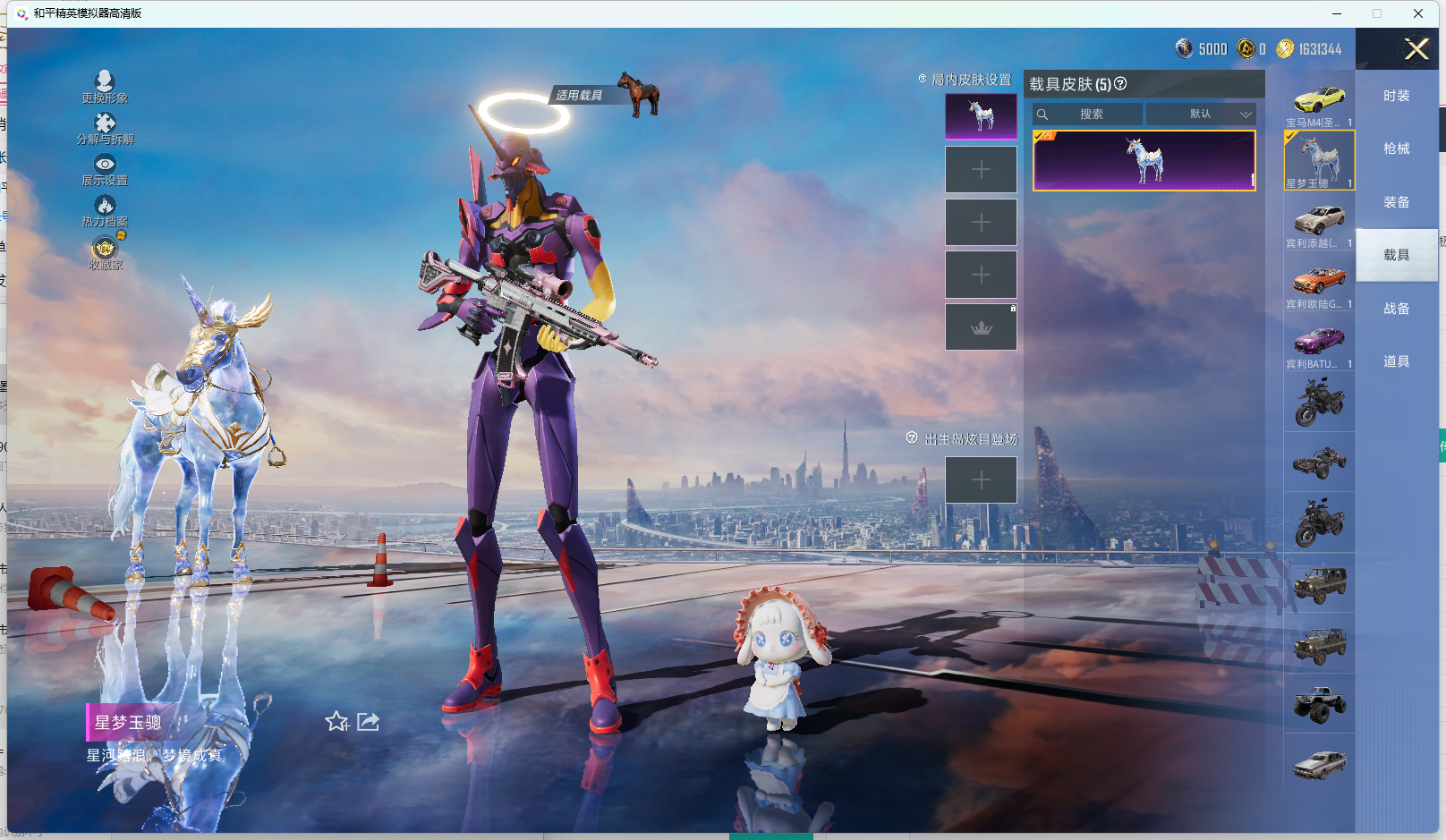
Task: Open 分解与拆解 dismantle menu
Action: click(105, 128)
